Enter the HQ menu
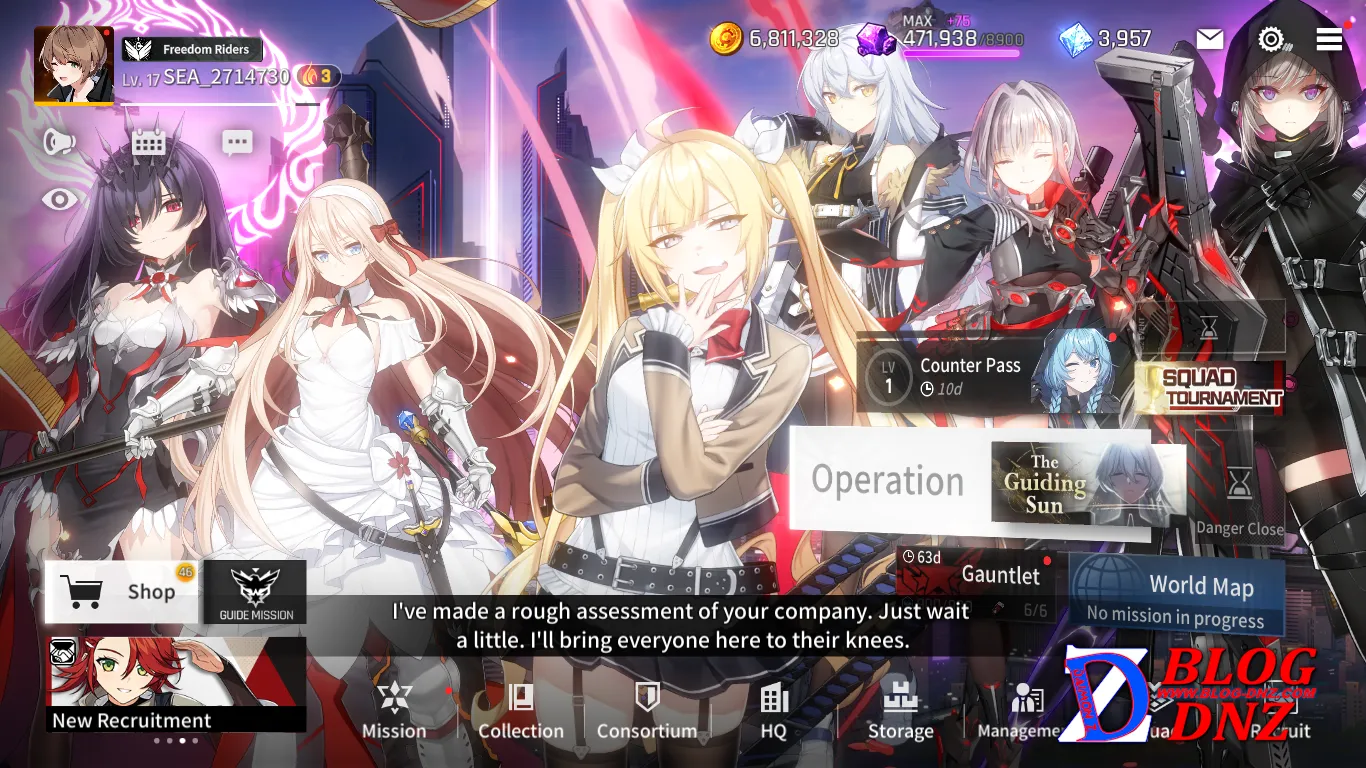This screenshot has height=768, width=1366. (774, 711)
